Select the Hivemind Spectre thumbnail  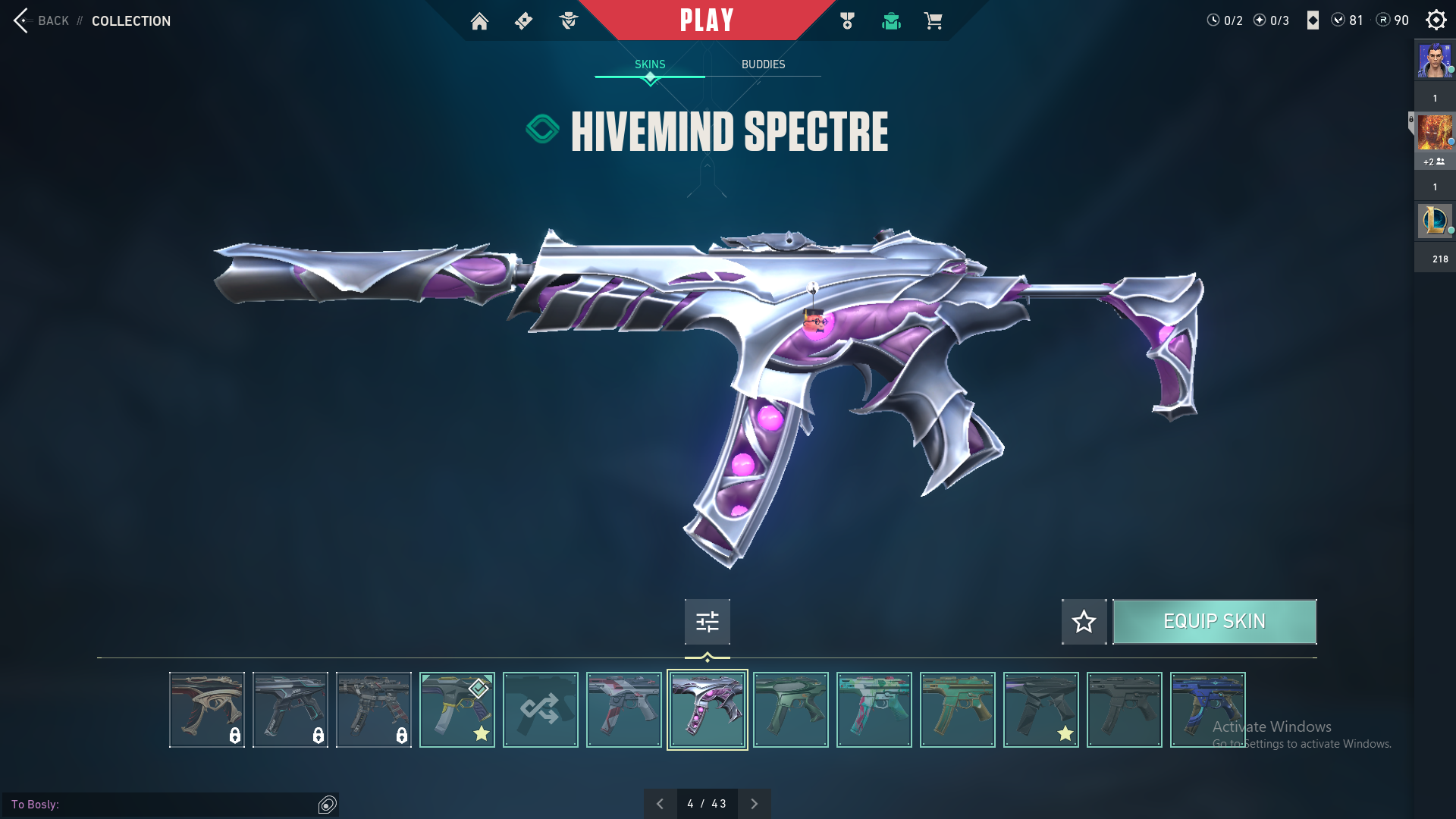(x=707, y=710)
